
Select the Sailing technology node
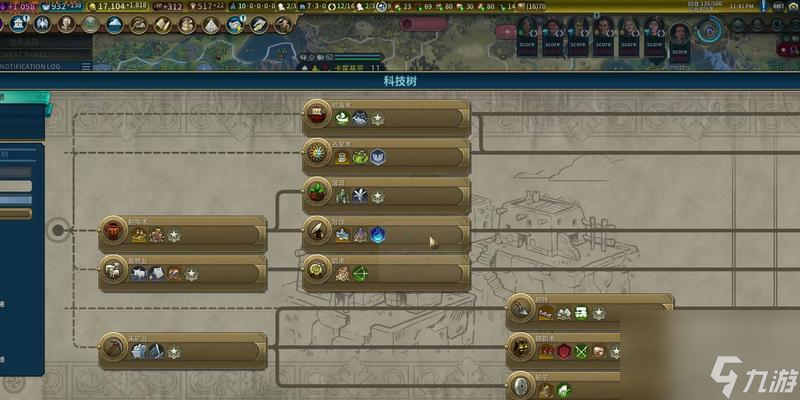(386, 118)
